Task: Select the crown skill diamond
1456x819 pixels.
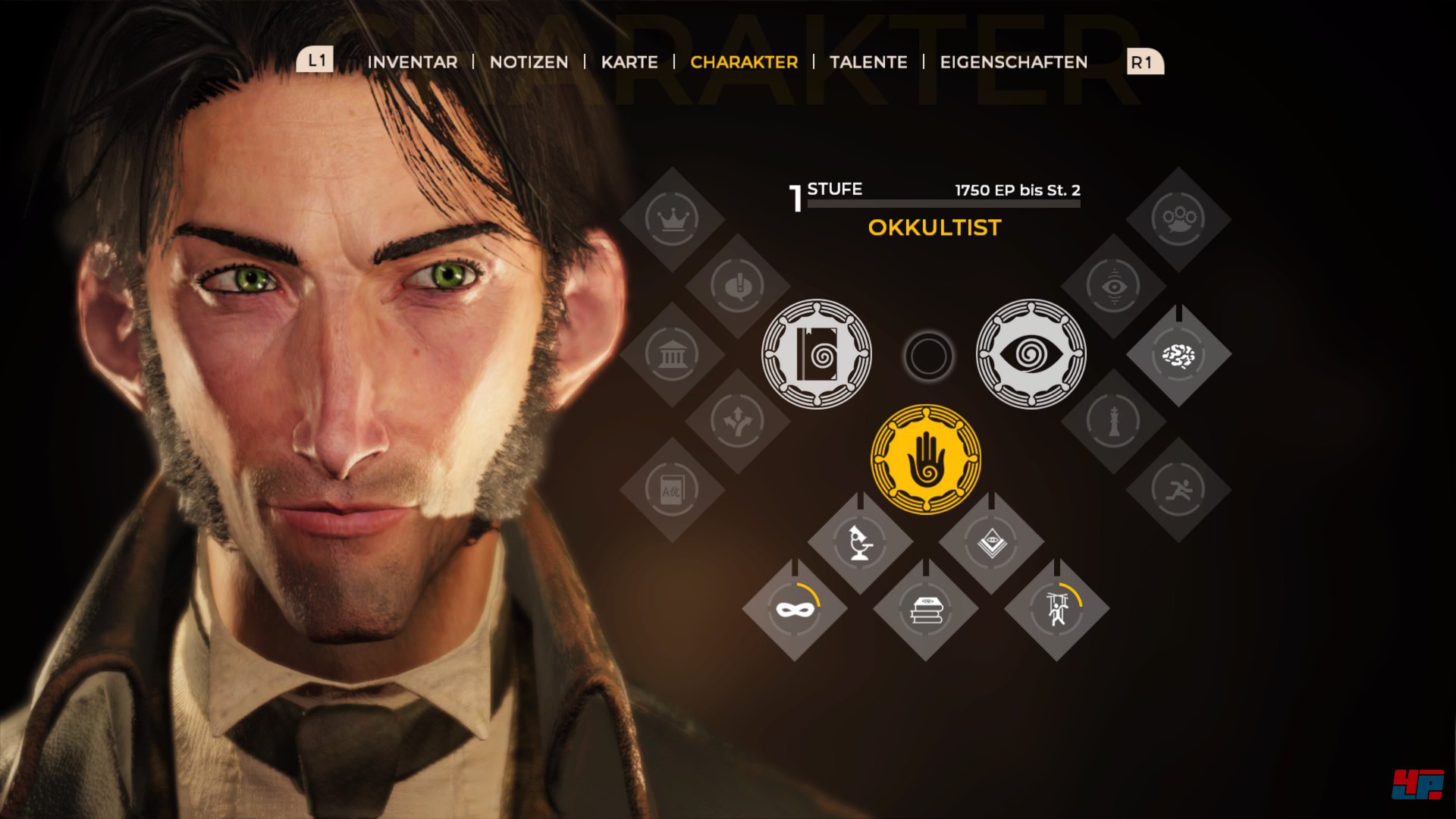Action: tap(672, 219)
